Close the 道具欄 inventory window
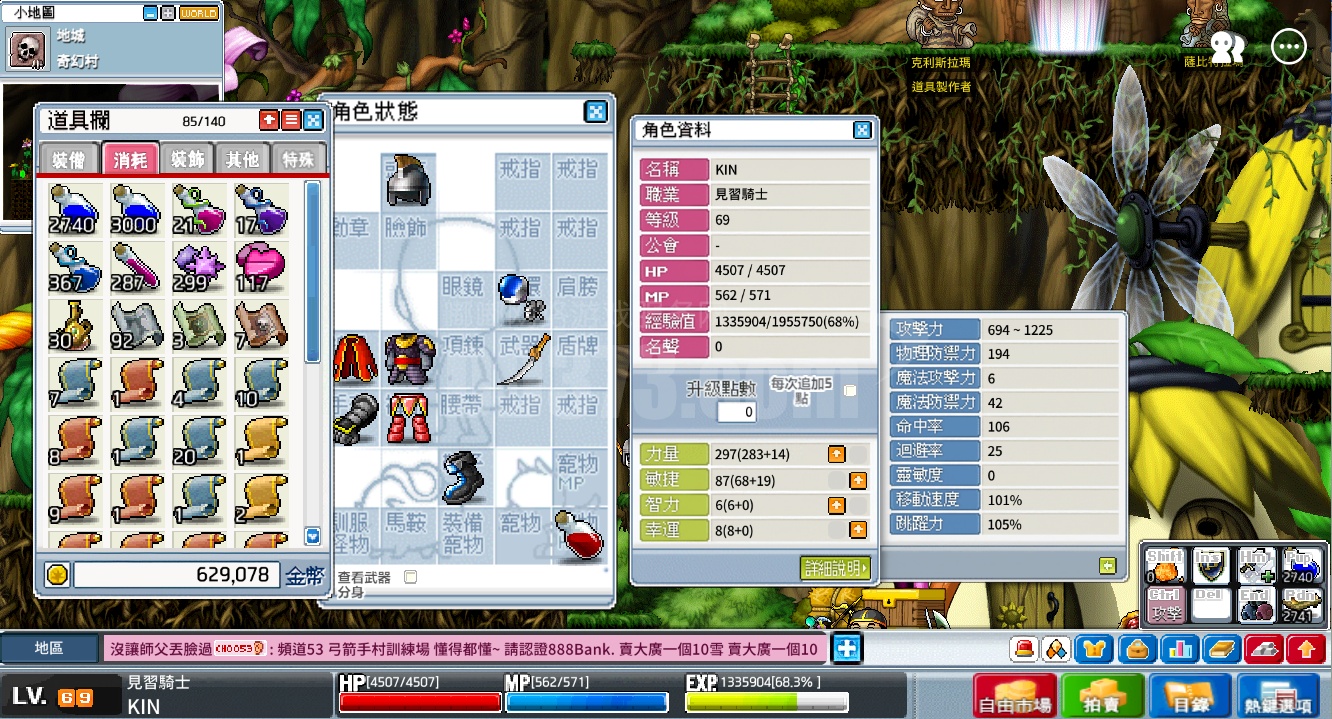Viewport: 1332px width, 719px height. 313,120
